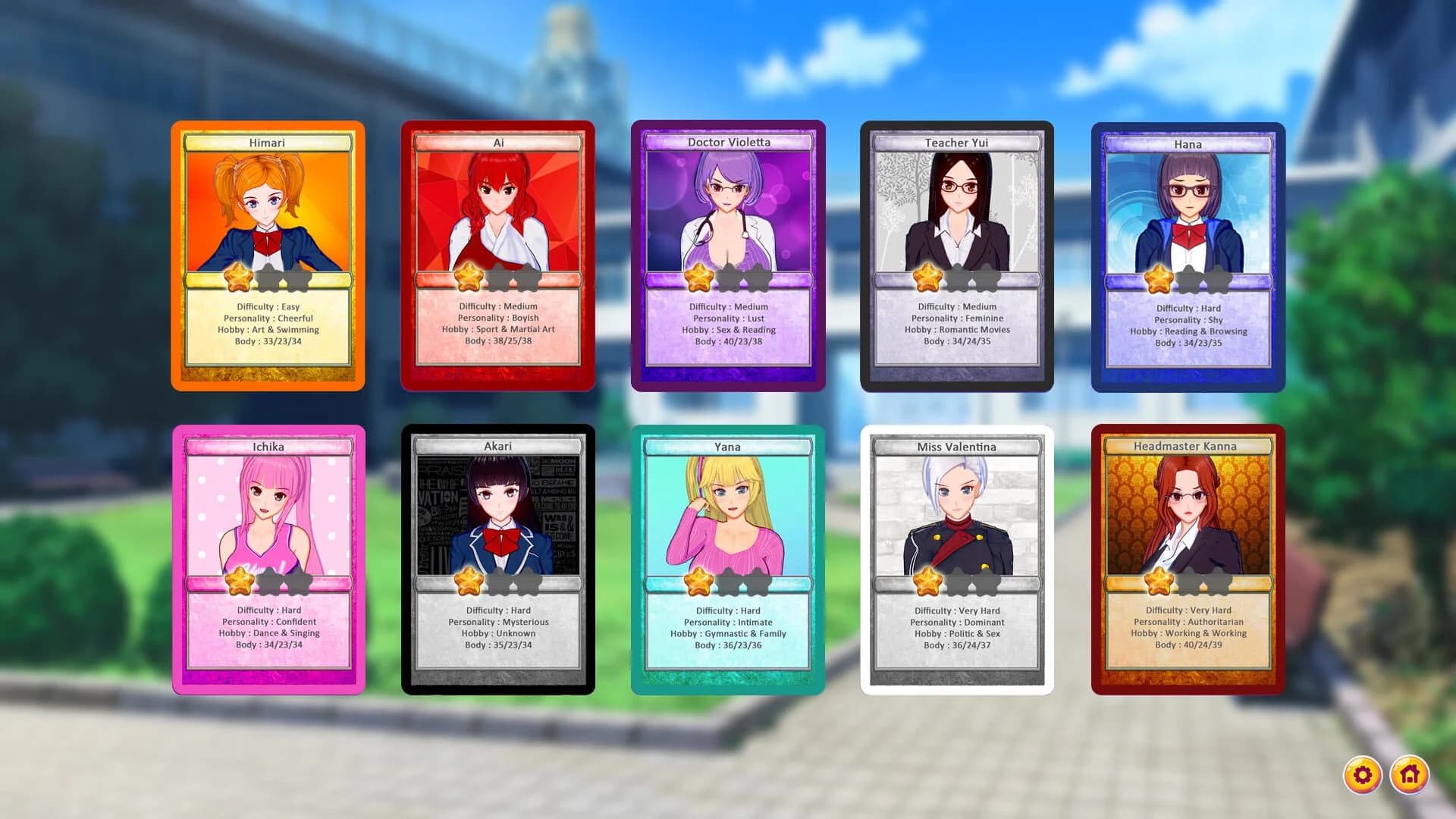
Task: Click the Difficulty text on Akari's card
Action: click(497, 610)
